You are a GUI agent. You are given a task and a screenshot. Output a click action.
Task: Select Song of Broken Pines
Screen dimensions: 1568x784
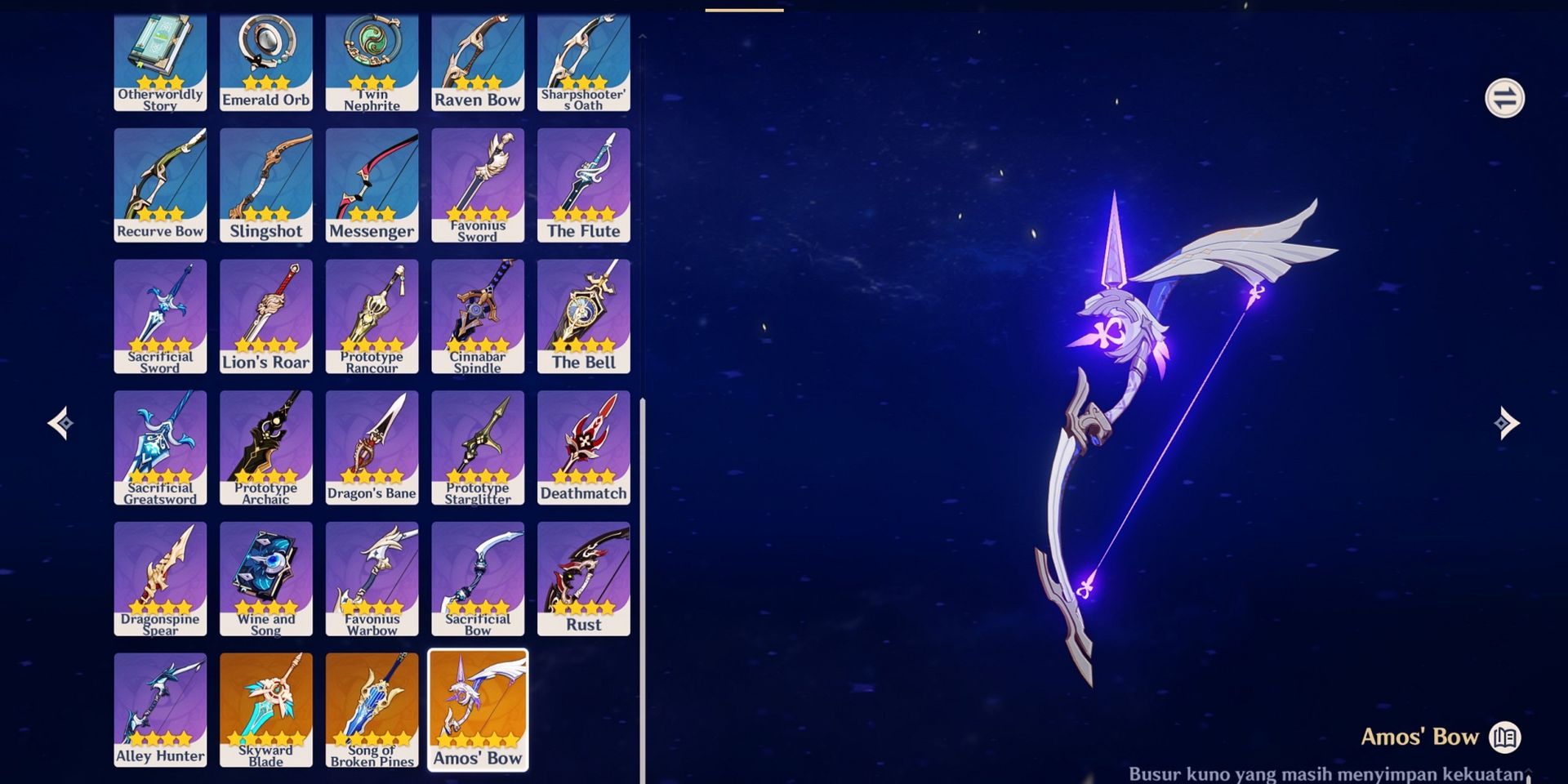(372, 709)
